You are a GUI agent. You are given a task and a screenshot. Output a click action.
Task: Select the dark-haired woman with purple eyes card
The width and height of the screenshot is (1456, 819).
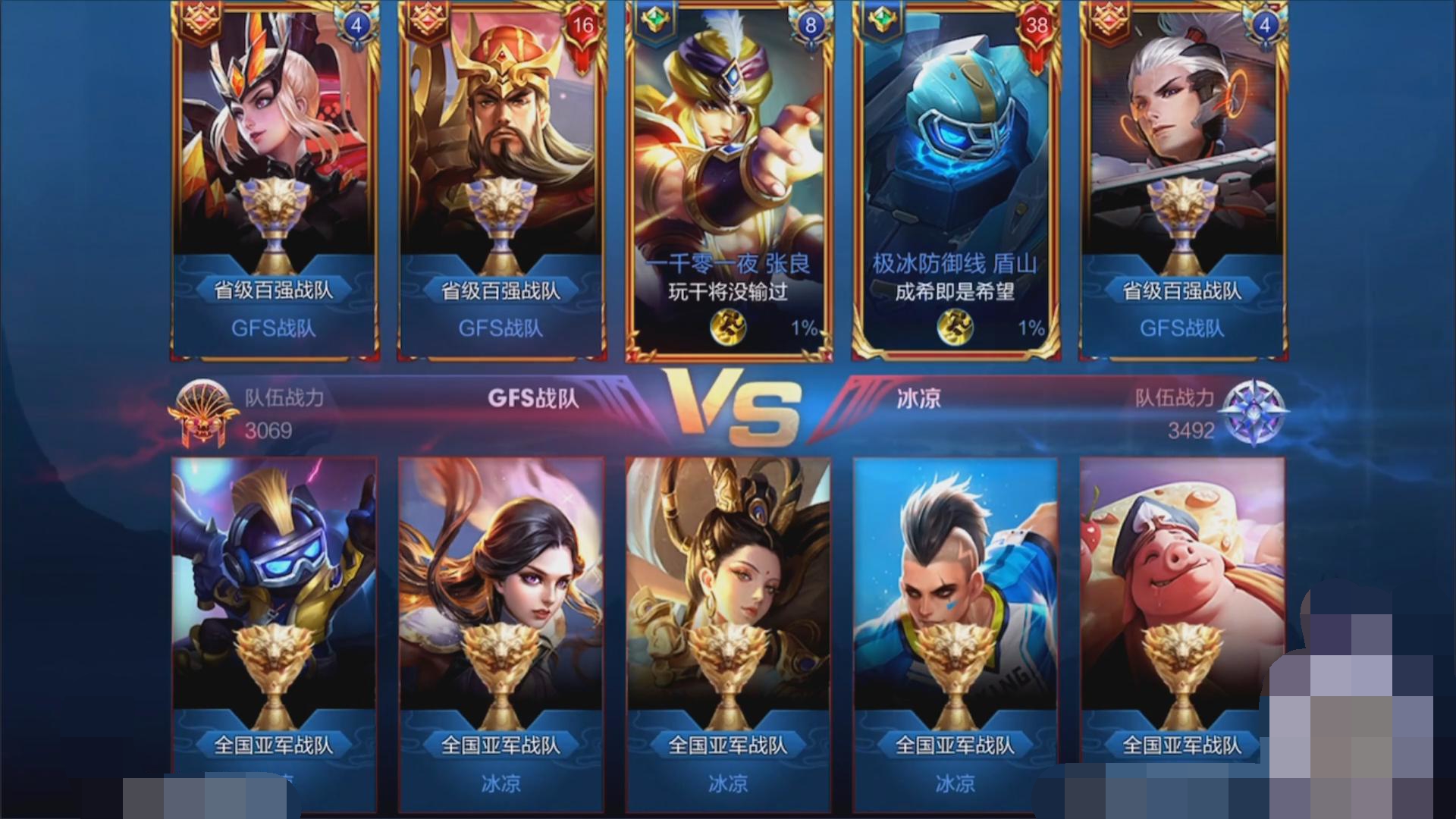(x=500, y=607)
